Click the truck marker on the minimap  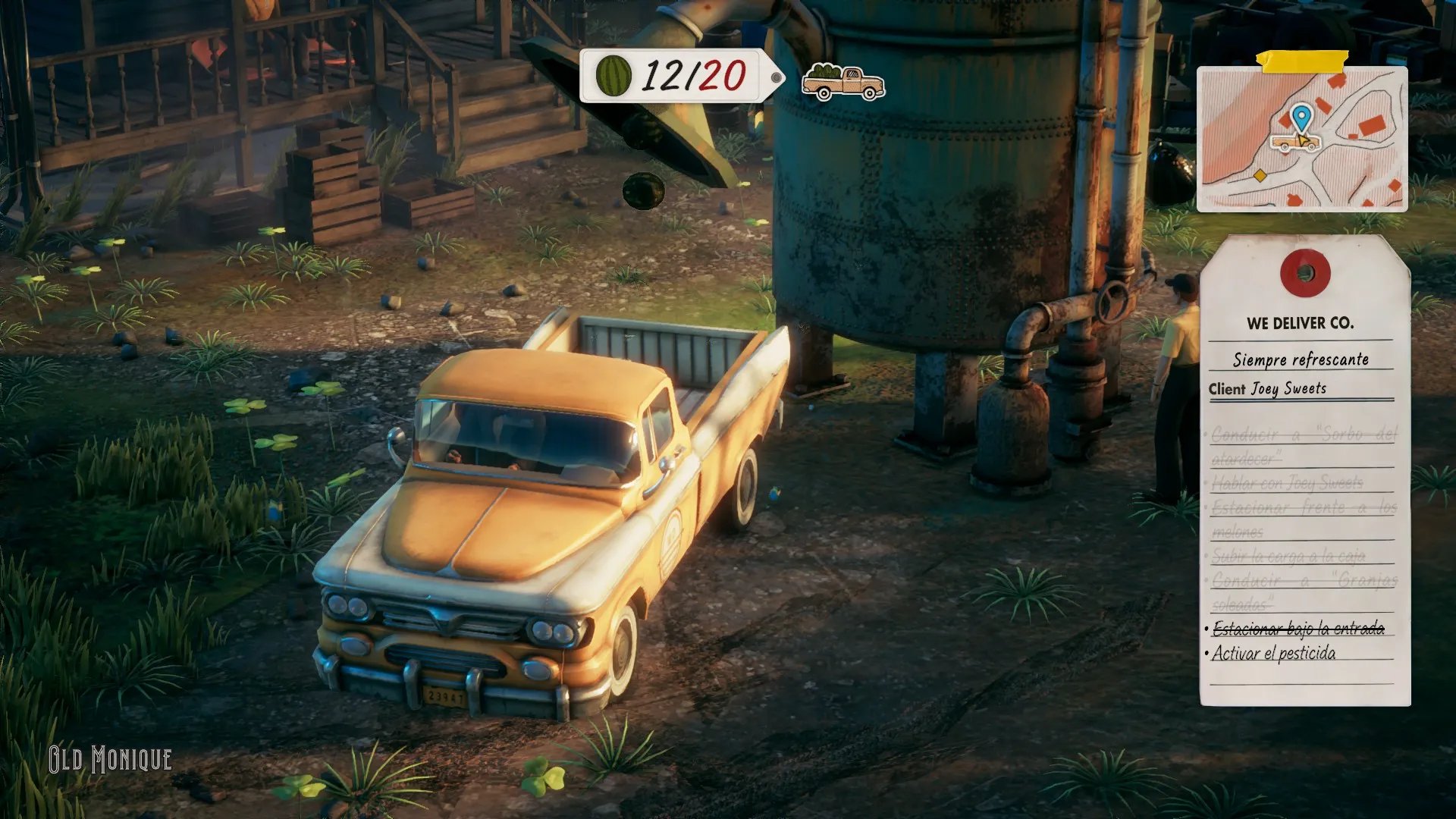click(x=1294, y=142)
